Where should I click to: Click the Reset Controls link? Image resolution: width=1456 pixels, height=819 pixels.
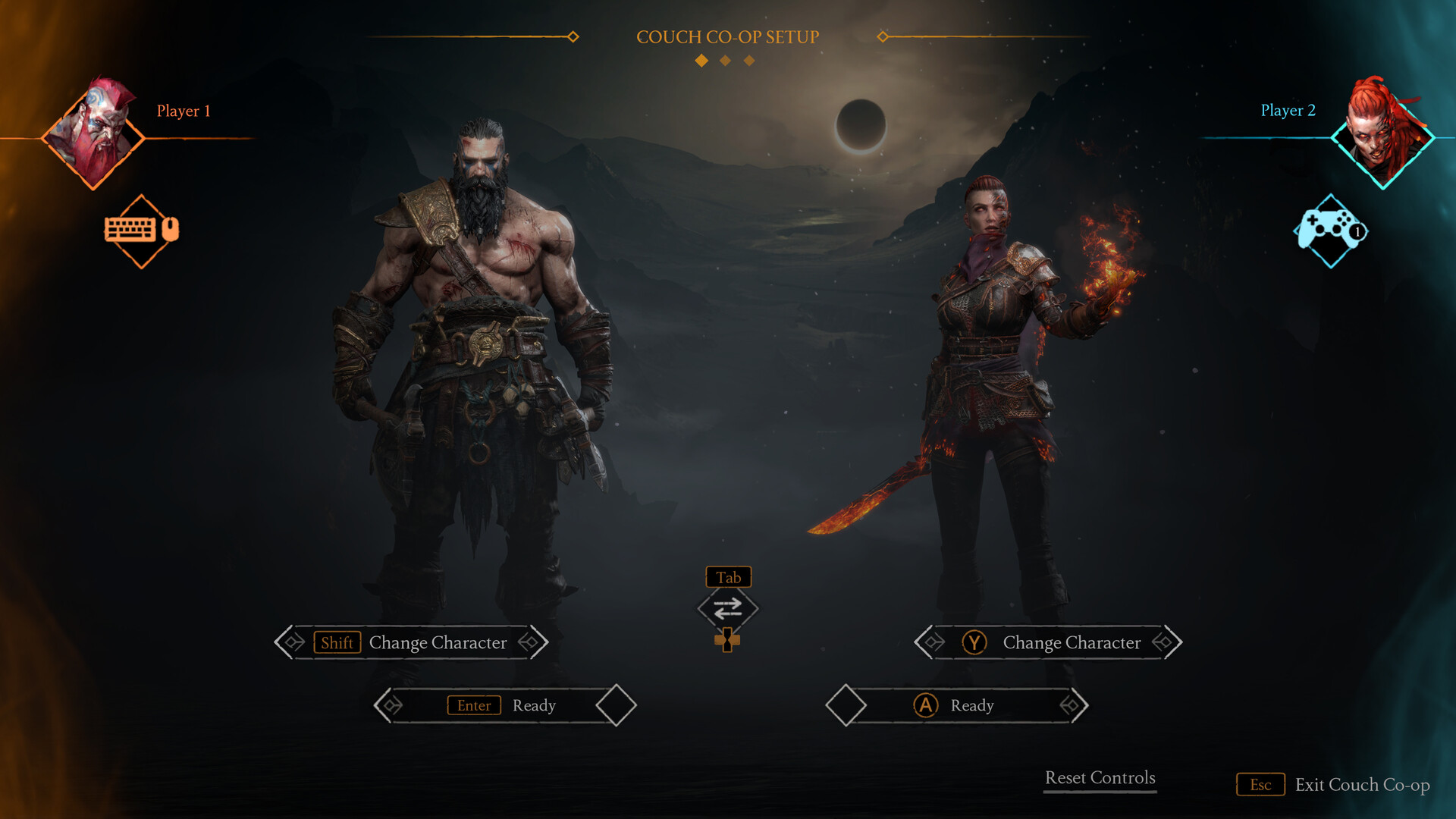tap(1100, 777)
